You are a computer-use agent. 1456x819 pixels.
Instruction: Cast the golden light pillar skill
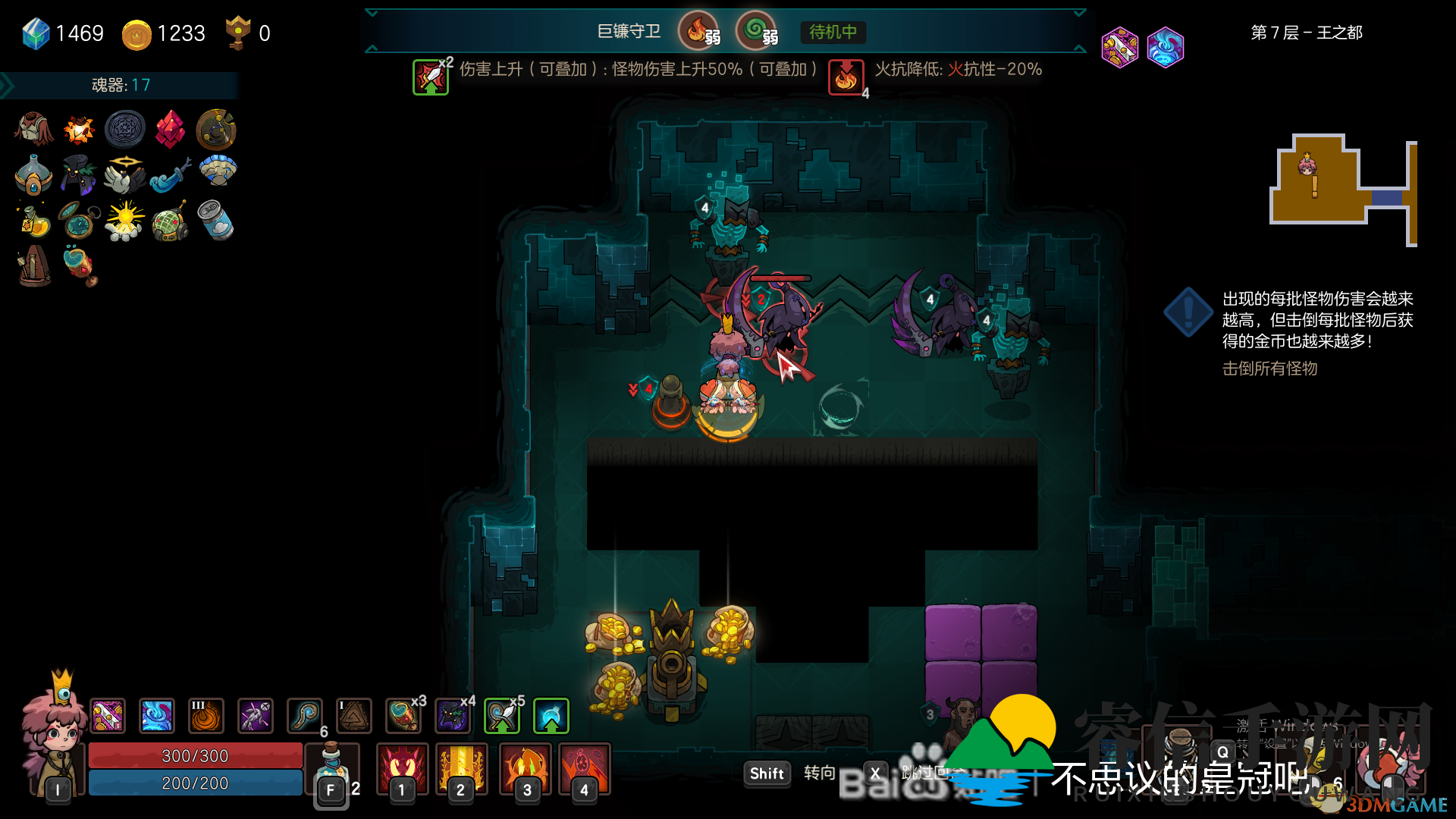(x=461, y=767)
